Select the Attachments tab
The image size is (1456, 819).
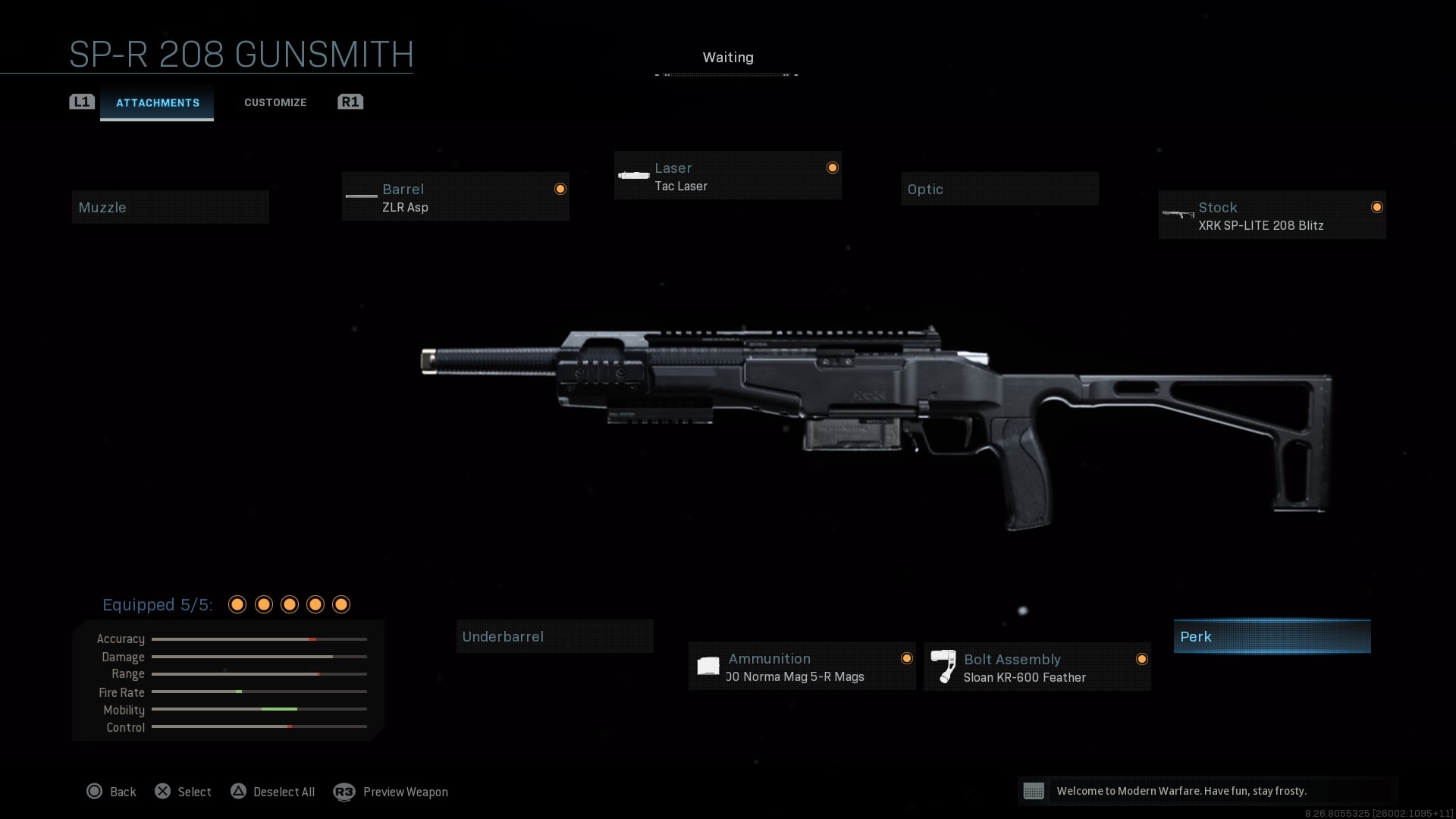tap(157, 103)
